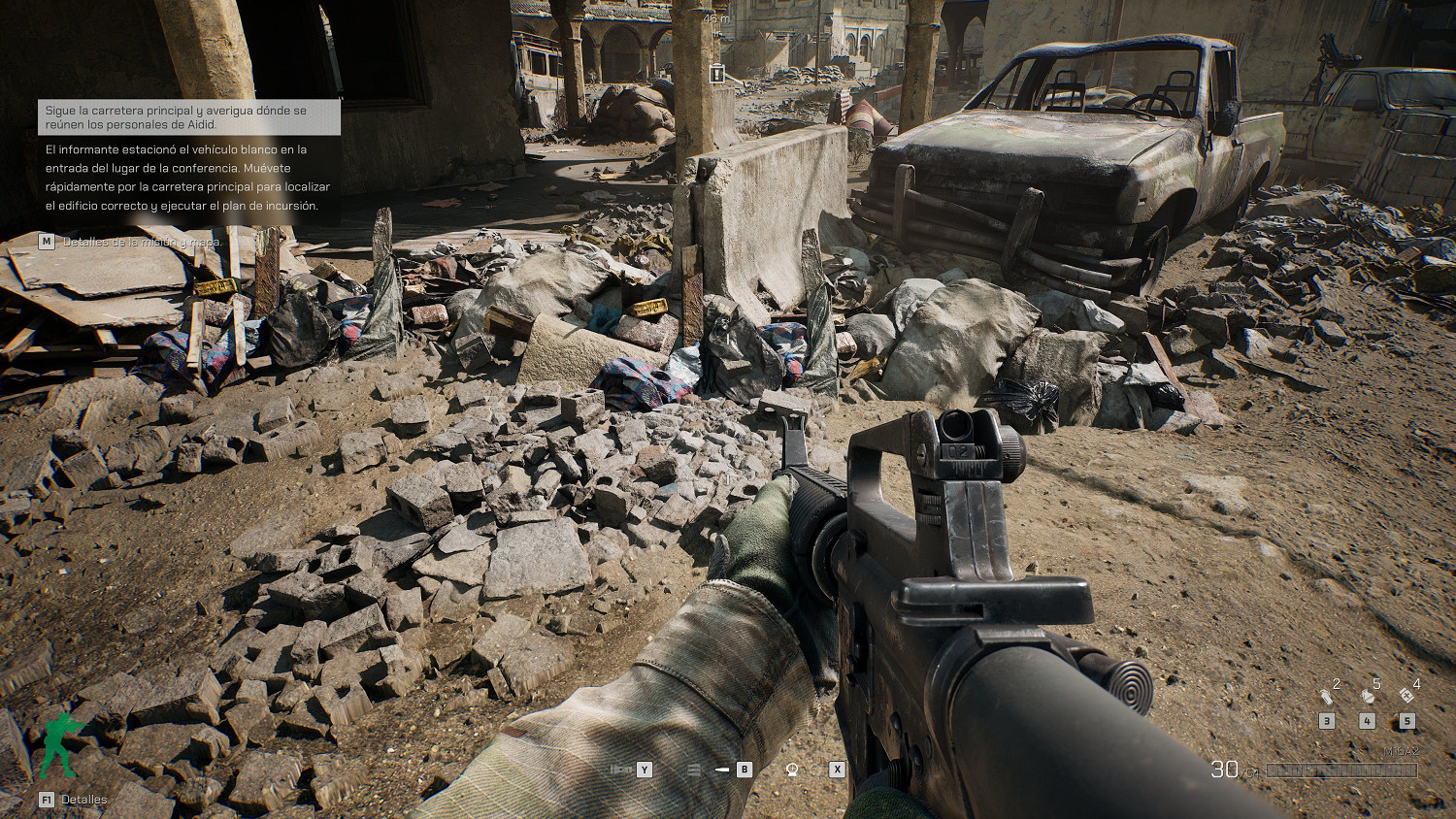Image resolution: width=1456 pixels, height=819 pixels.
Task: Choose the frag grenade icon
Action: [1367, 695]
